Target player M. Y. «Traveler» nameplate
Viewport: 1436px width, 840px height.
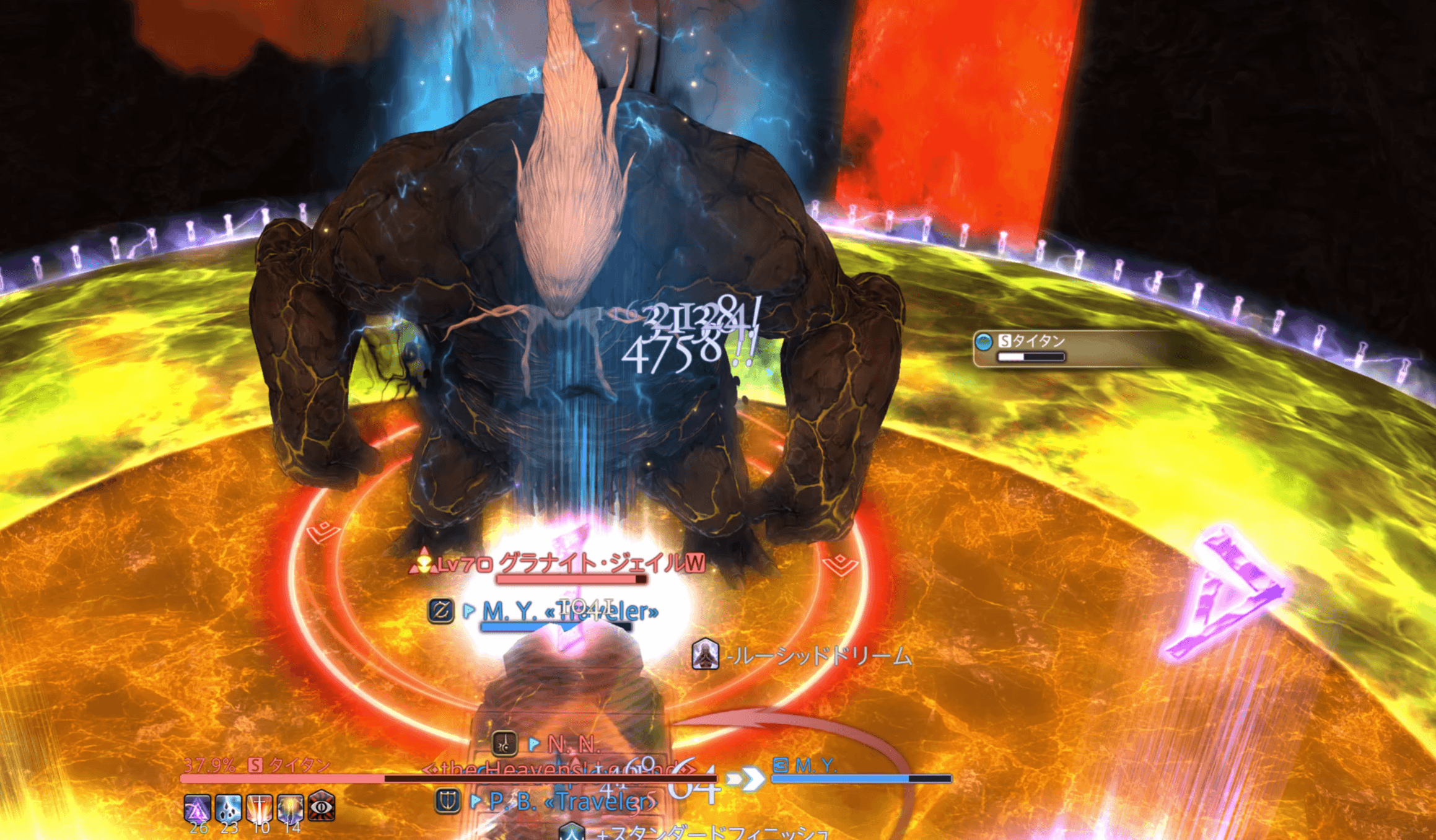[x=569, y=612]
